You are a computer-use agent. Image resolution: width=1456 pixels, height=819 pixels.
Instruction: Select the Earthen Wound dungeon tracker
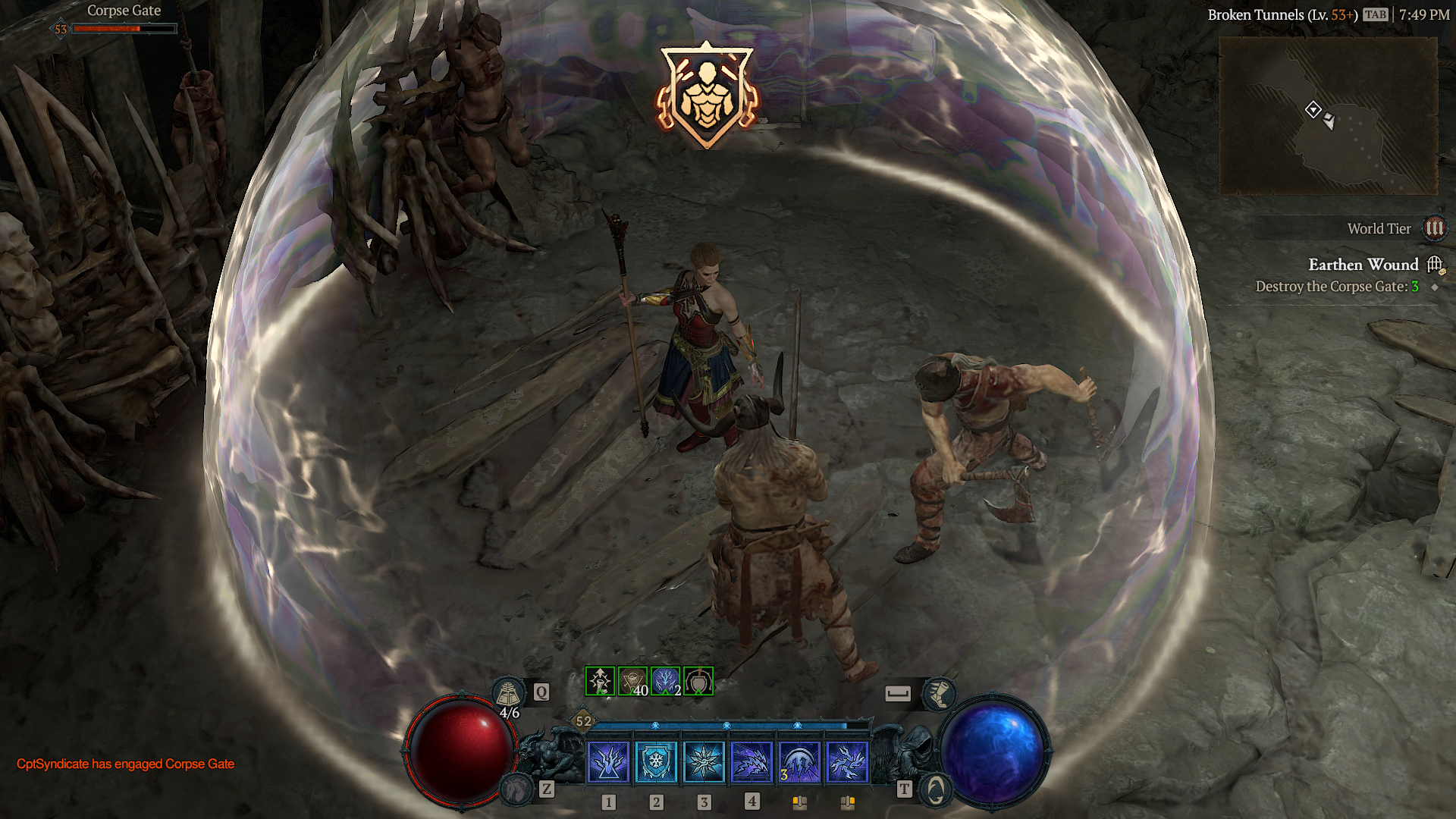(1363, 265)
